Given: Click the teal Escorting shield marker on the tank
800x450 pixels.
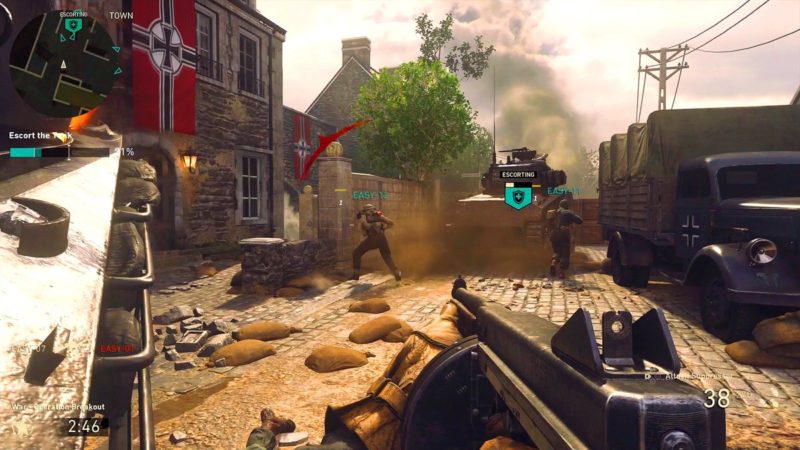Looking at the screenshot, I should [x=517, y=197].
